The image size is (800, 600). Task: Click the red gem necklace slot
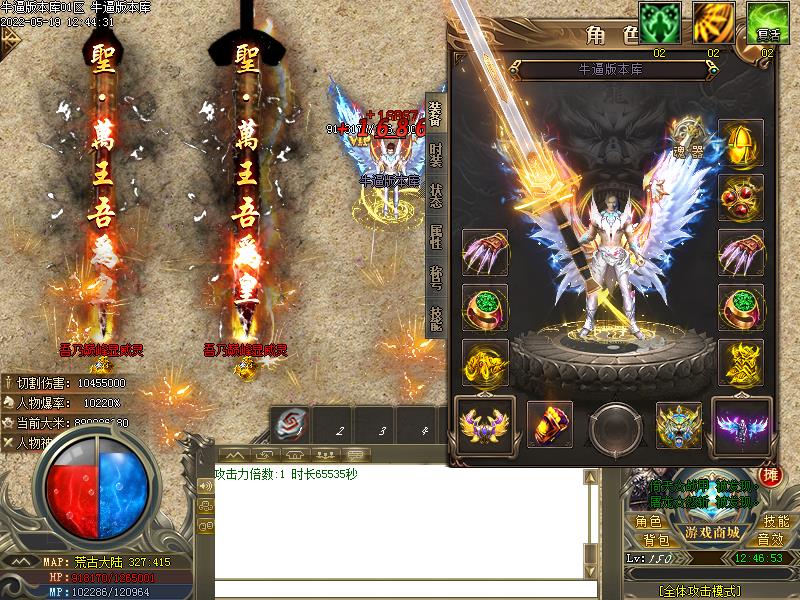(x=741, y=197)
